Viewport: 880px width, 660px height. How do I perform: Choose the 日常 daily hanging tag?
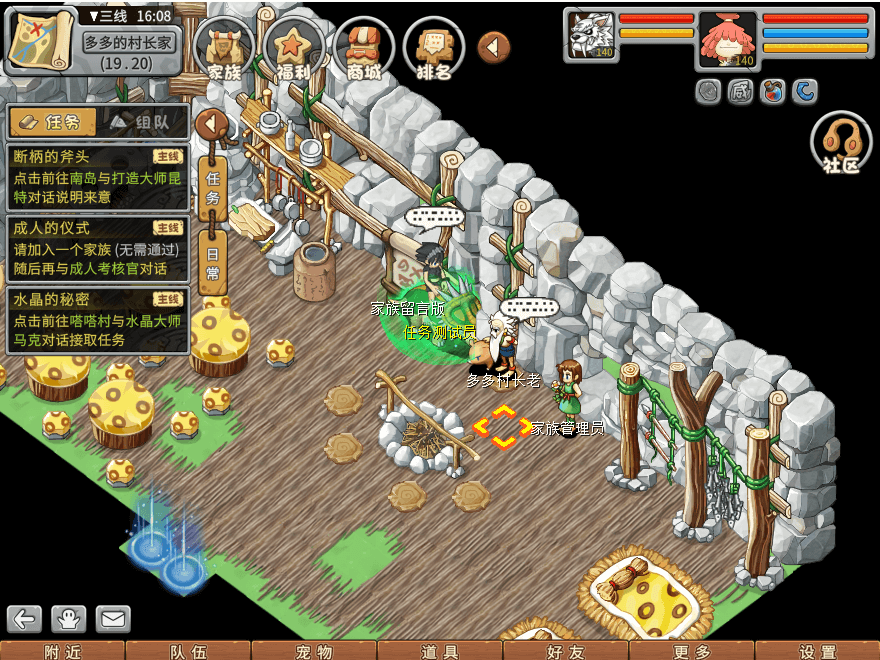pyautogui.click(x=212, y=260)
